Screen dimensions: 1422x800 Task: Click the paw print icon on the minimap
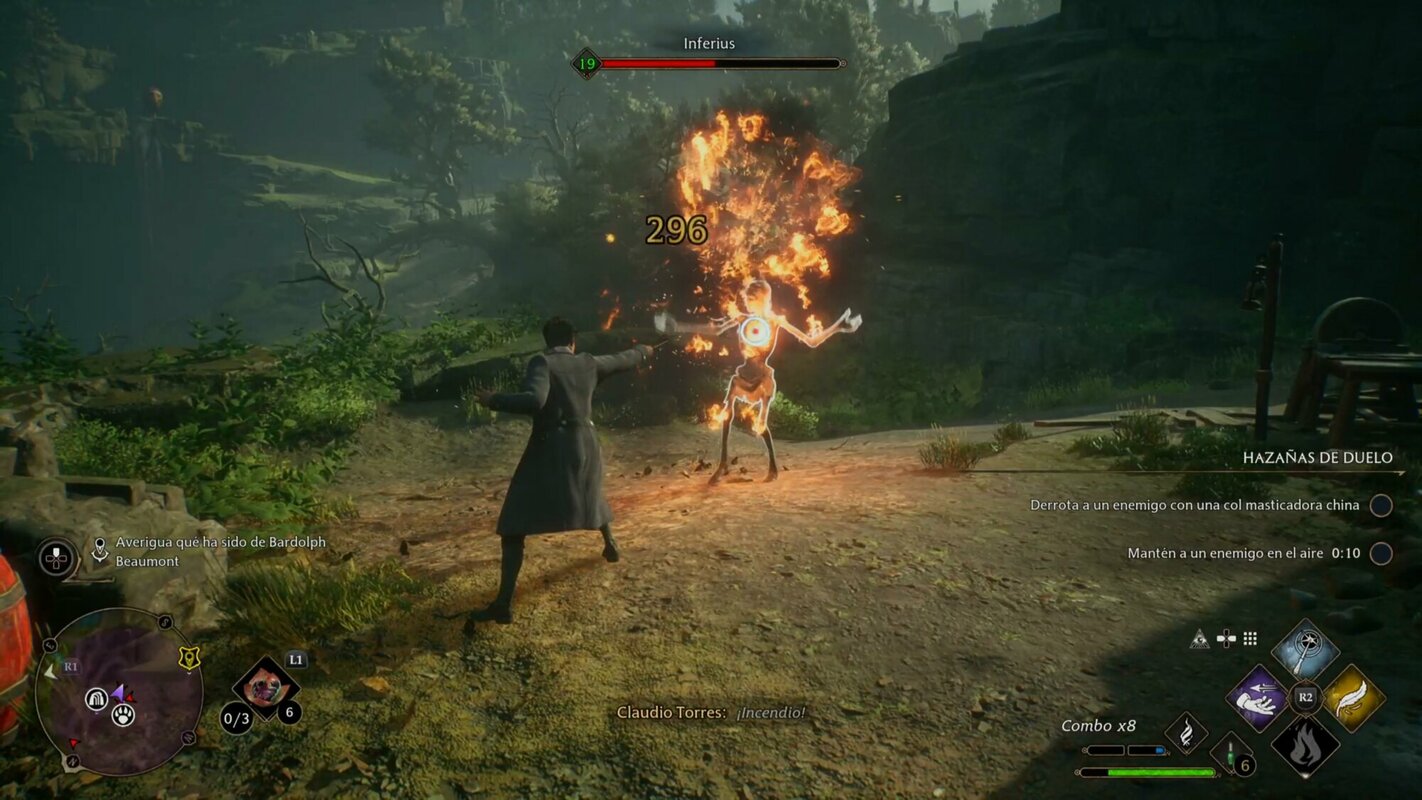tap(123, 716)
